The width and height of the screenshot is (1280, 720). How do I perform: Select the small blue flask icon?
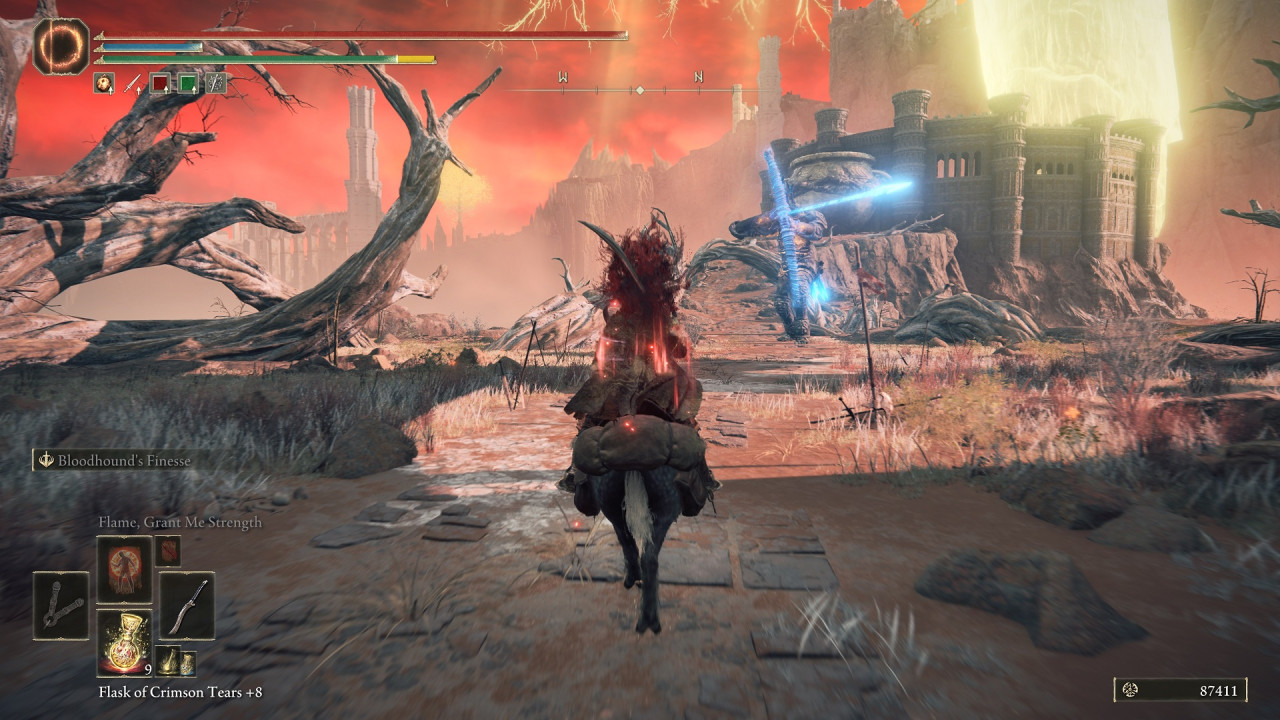(187, 661)
